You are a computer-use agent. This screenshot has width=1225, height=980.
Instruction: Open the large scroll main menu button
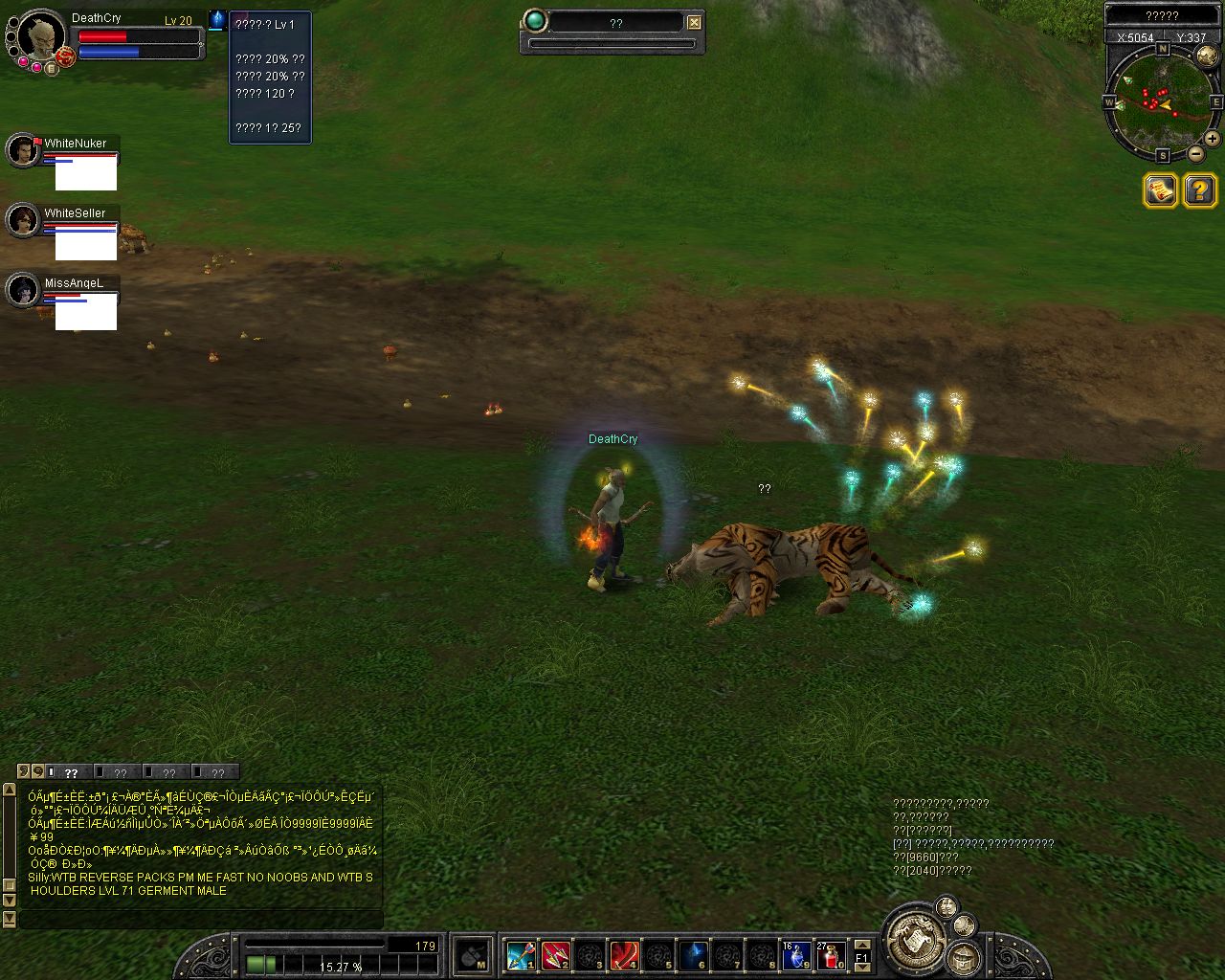(915, 938)
